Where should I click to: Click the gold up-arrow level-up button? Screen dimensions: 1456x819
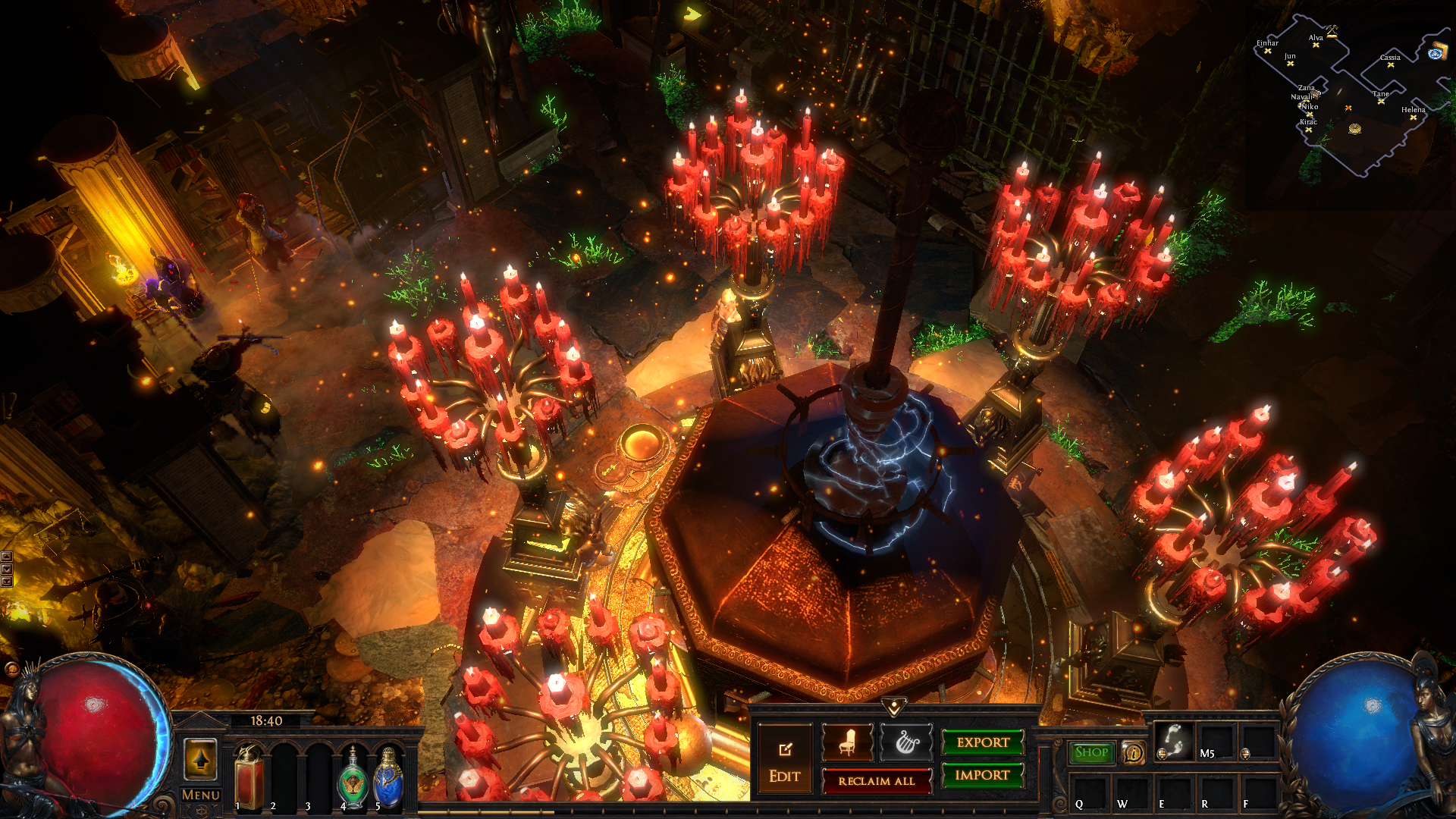(x=201, y=759)
